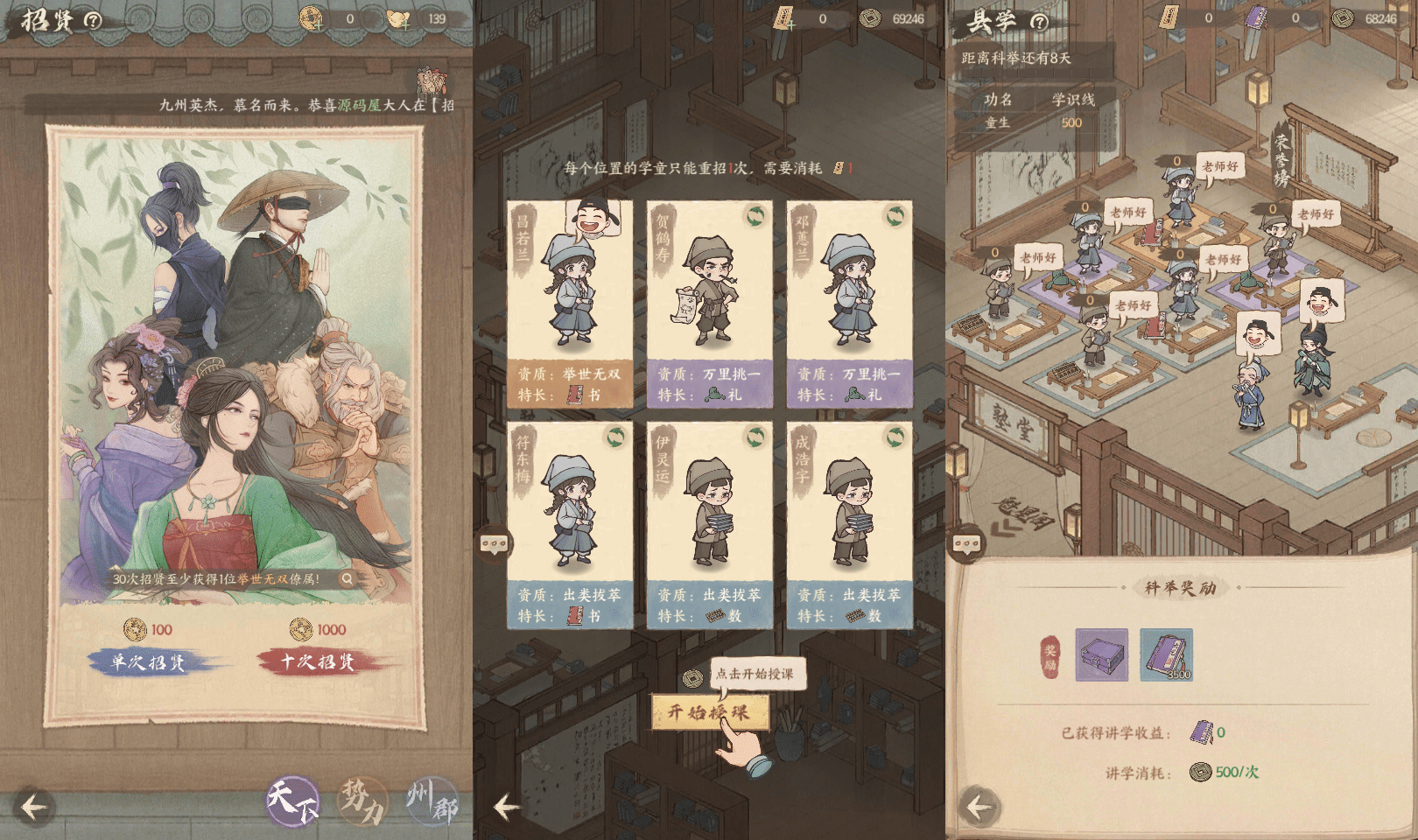
Task: Switch to the 天下 tab
Action: click(x=292, y=800)
